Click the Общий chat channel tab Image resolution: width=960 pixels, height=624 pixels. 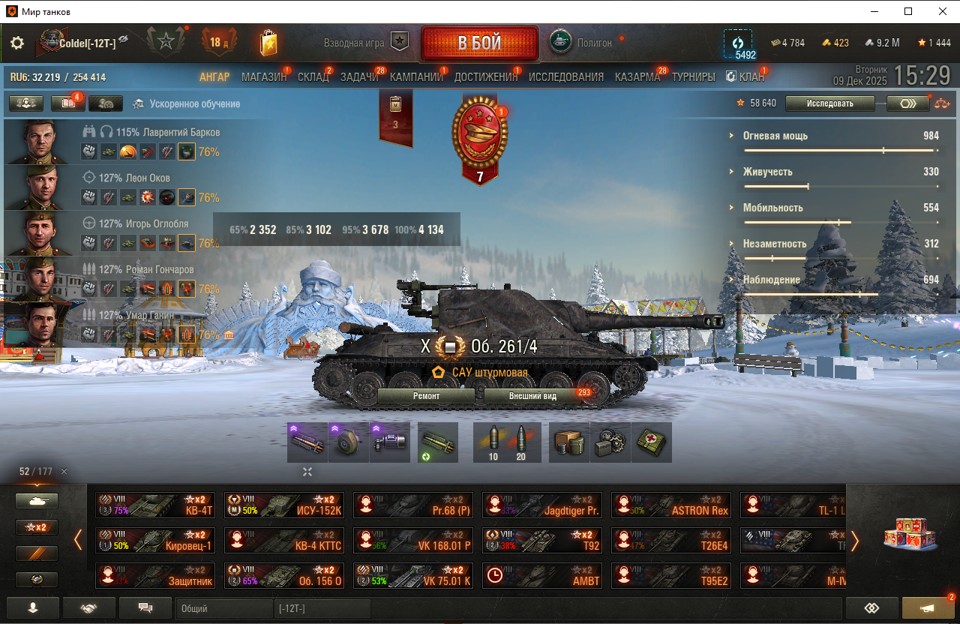pos(223,608)
